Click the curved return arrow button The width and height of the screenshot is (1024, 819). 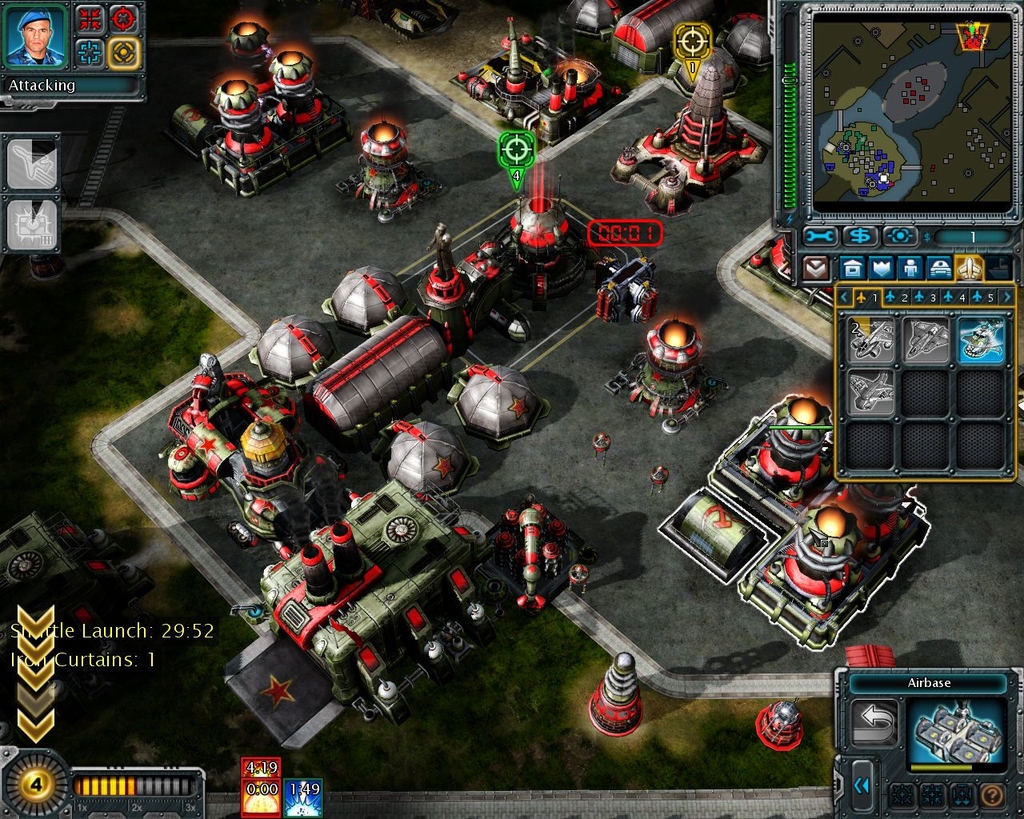[x=873, y=721]
